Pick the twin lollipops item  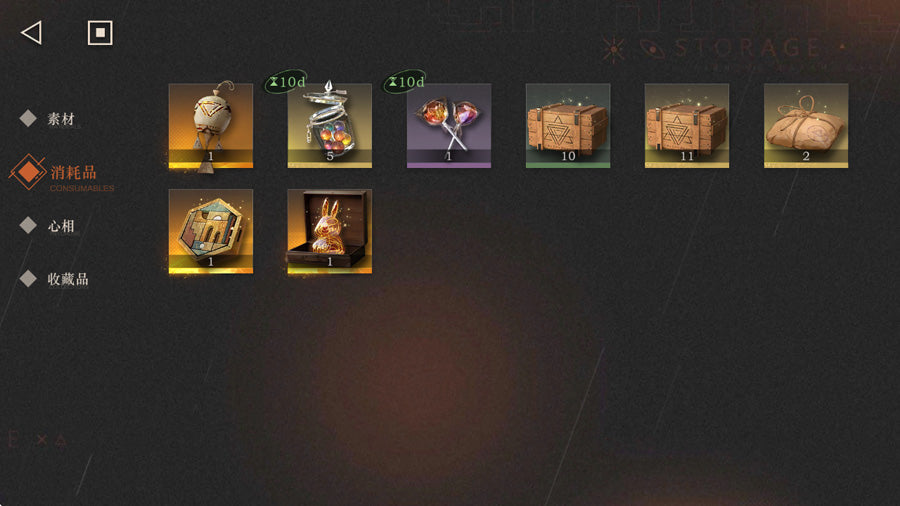[x=448, y=125]
